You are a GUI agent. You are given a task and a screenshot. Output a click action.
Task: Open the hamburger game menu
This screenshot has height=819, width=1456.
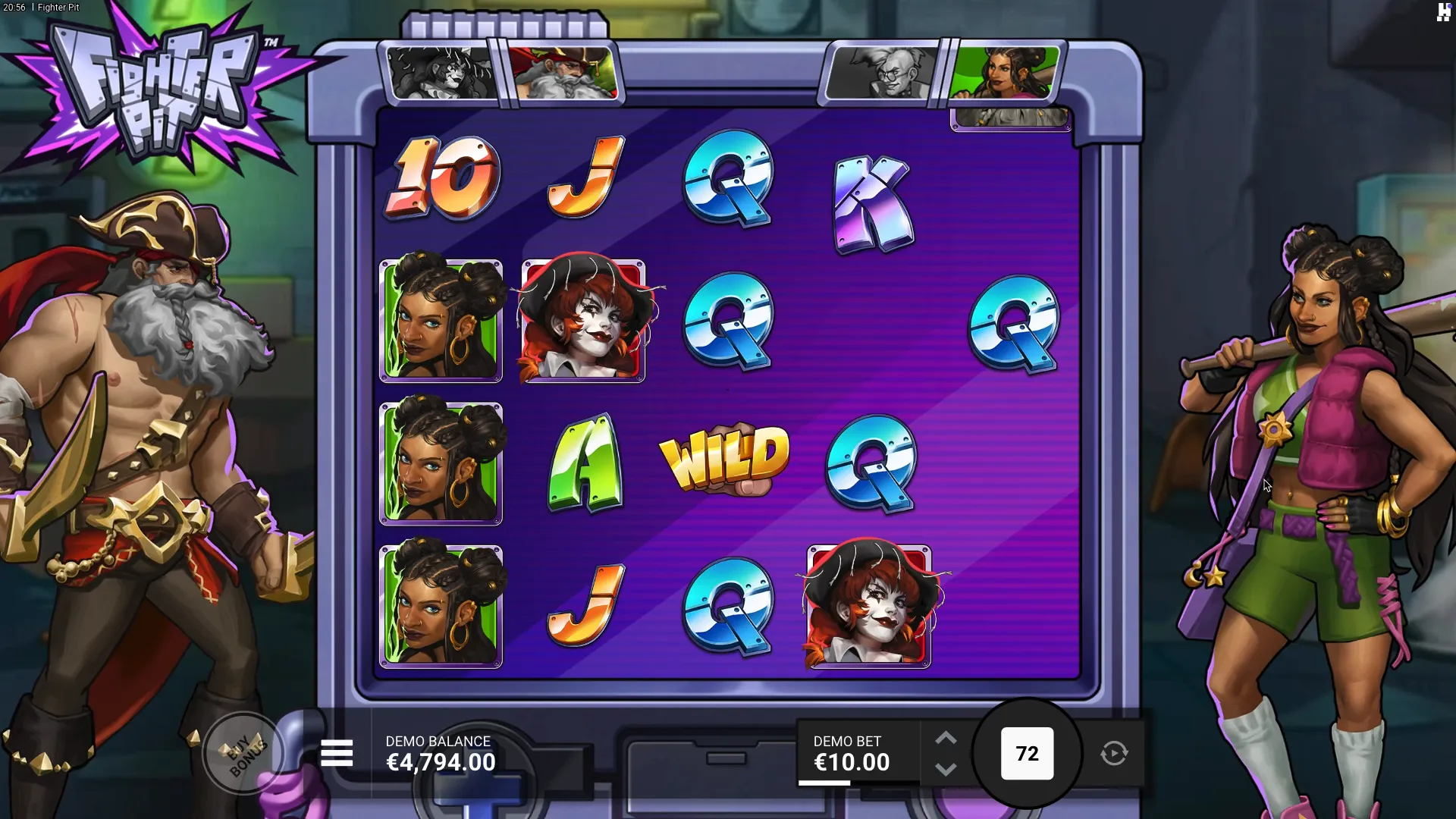[x=337, y=754]
